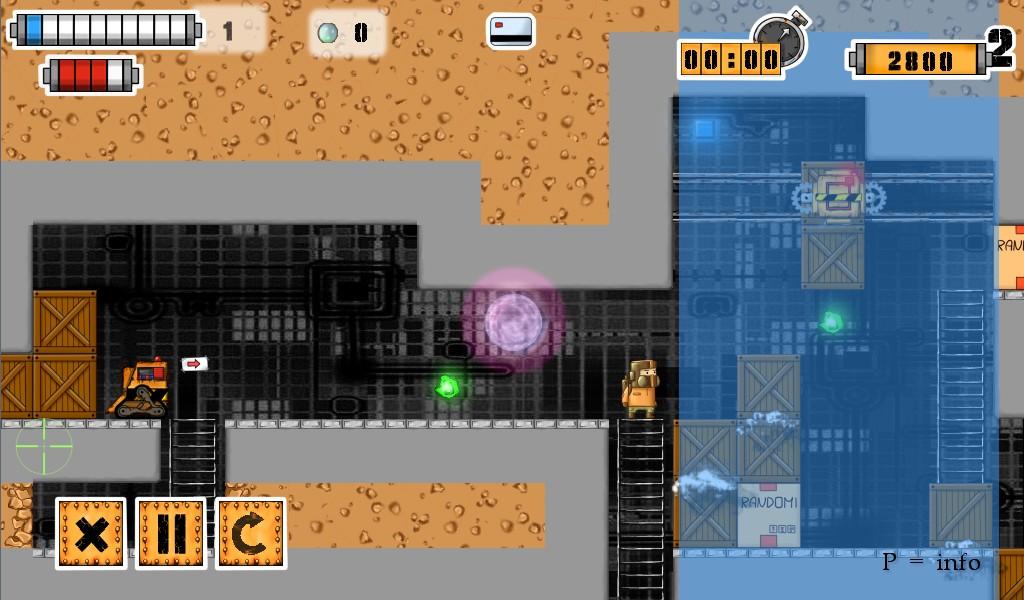This screenshot has height=600, width=1024.
Task: Click the X quit button
Action: point(91,533)
